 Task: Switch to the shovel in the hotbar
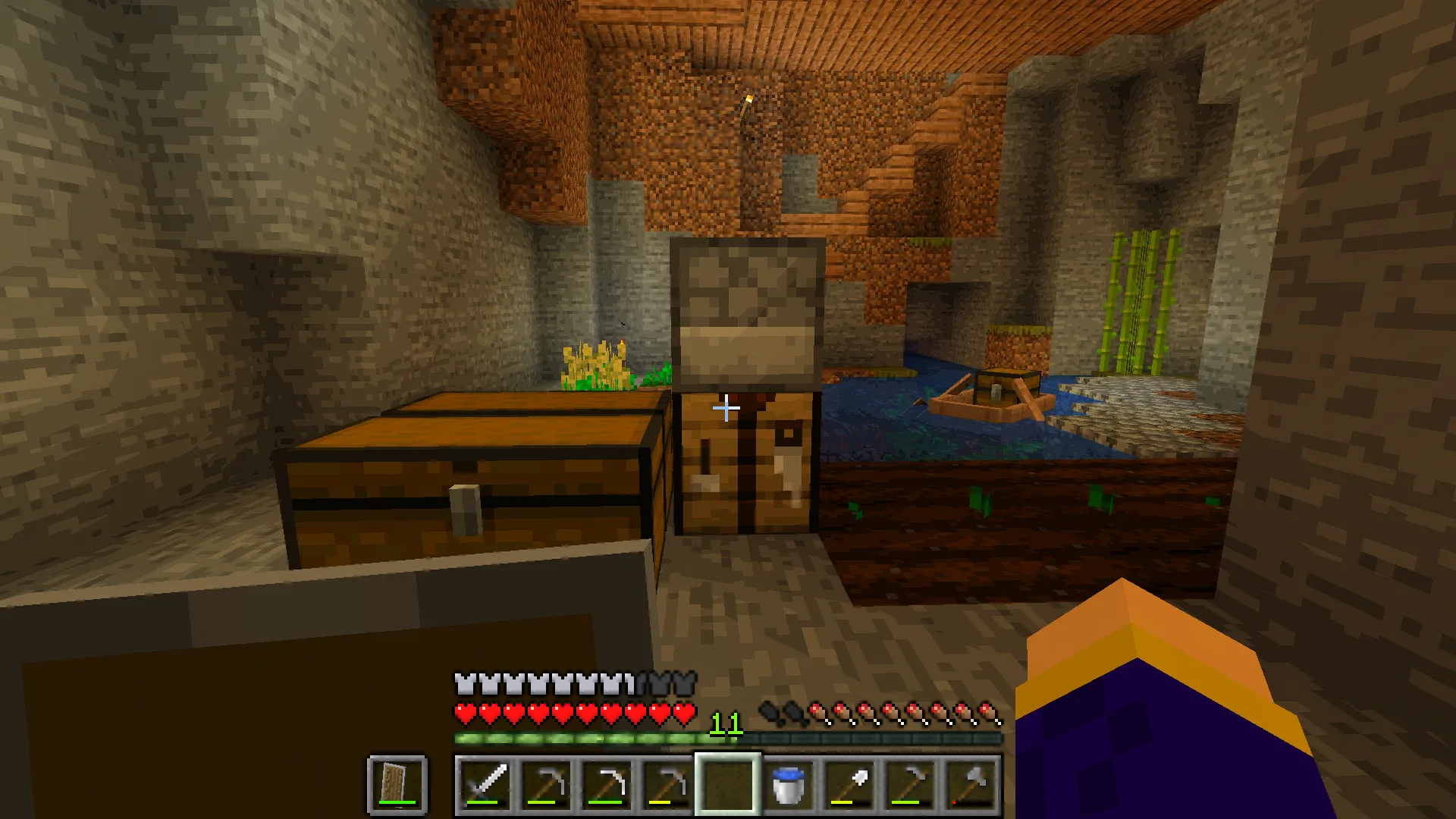coord(849,783)
